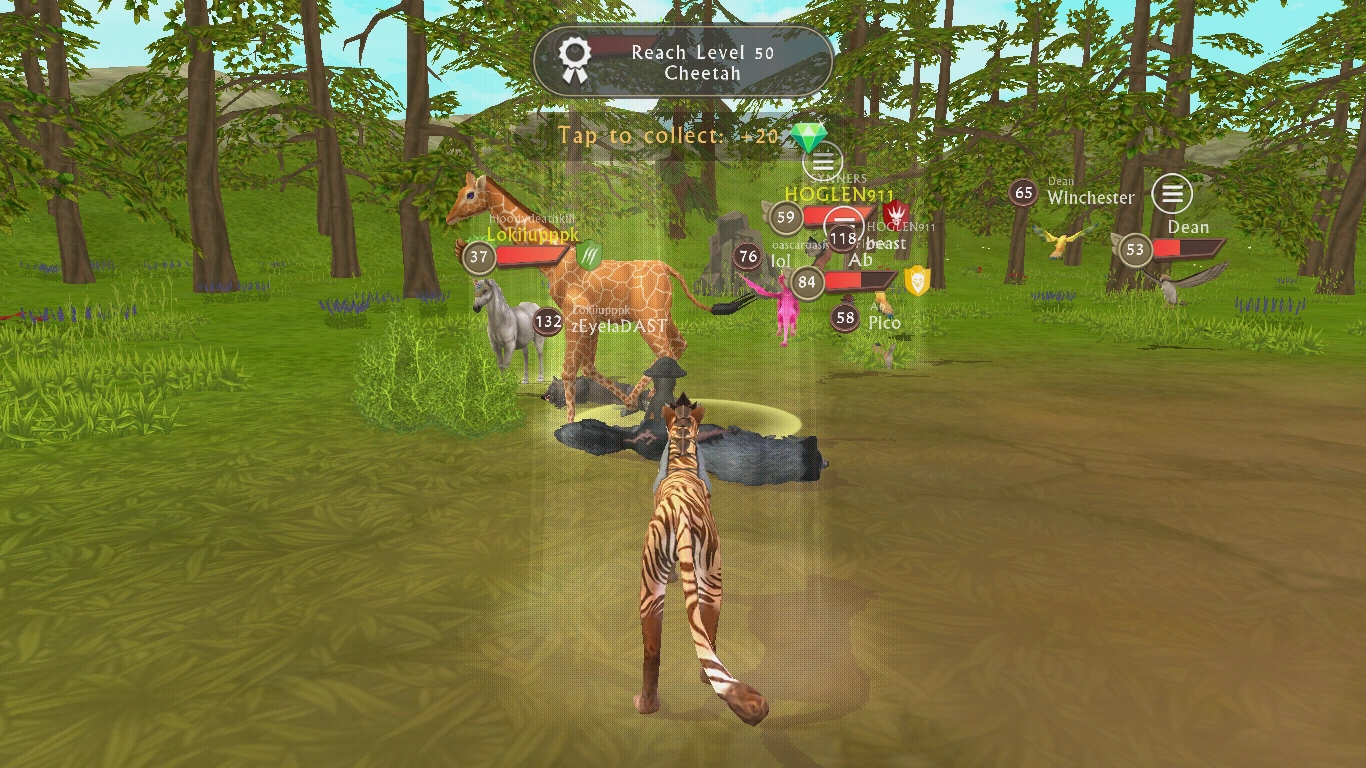Tap Ab's level 84 badge
The width and height of the screenshot is (1366, 768).
(806, 281)
